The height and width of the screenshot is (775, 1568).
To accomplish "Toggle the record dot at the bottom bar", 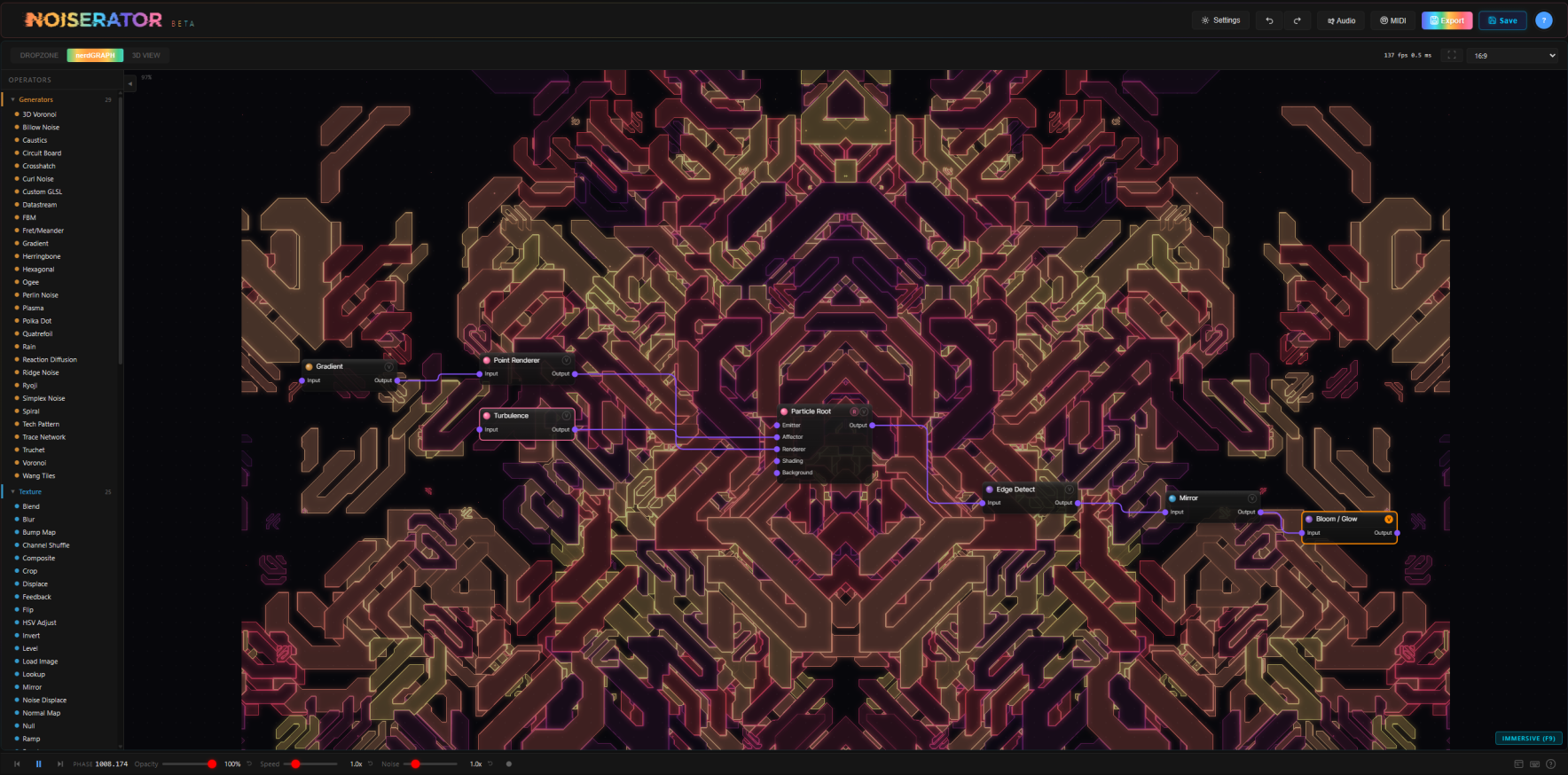I will (x=508, y=763).
